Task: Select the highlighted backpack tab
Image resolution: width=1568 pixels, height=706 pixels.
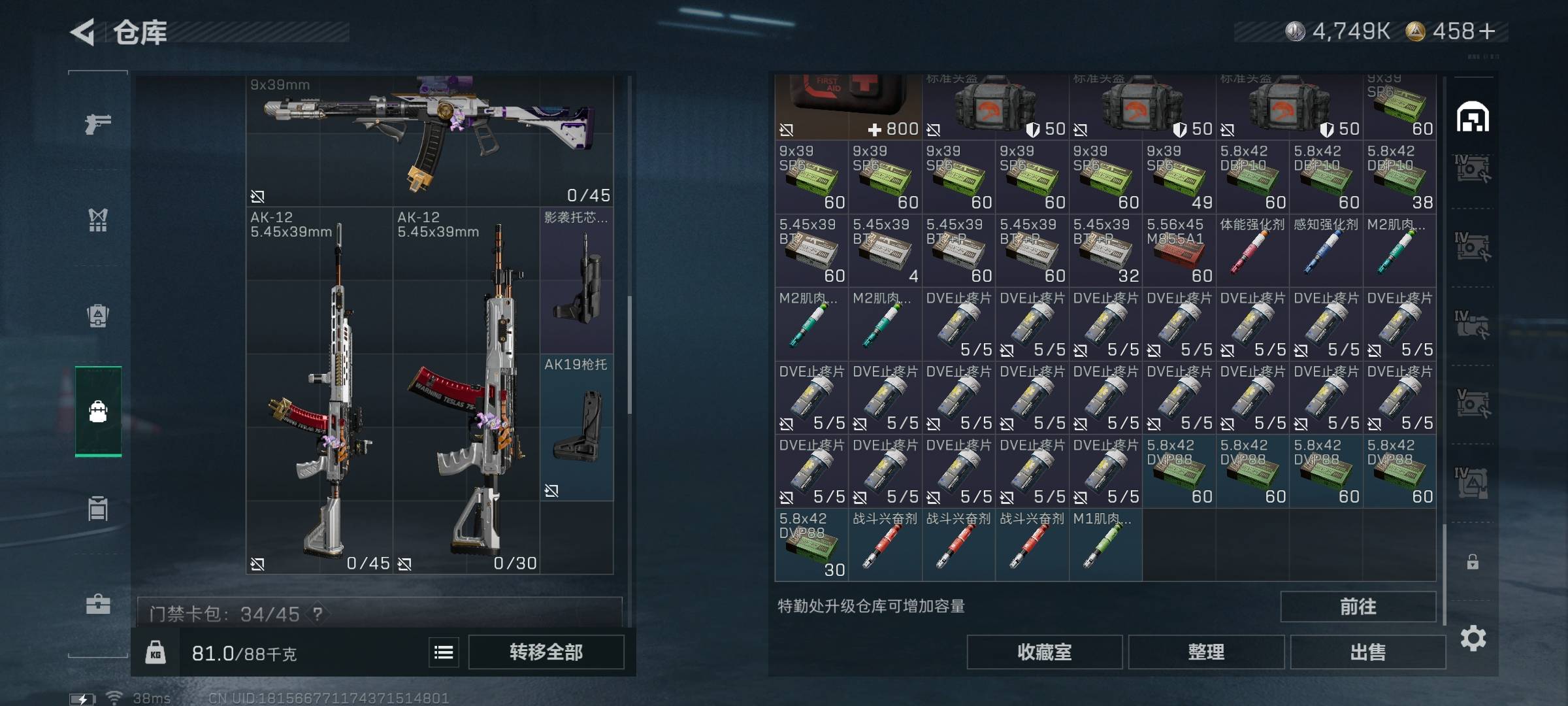Action: click(98, 412)
